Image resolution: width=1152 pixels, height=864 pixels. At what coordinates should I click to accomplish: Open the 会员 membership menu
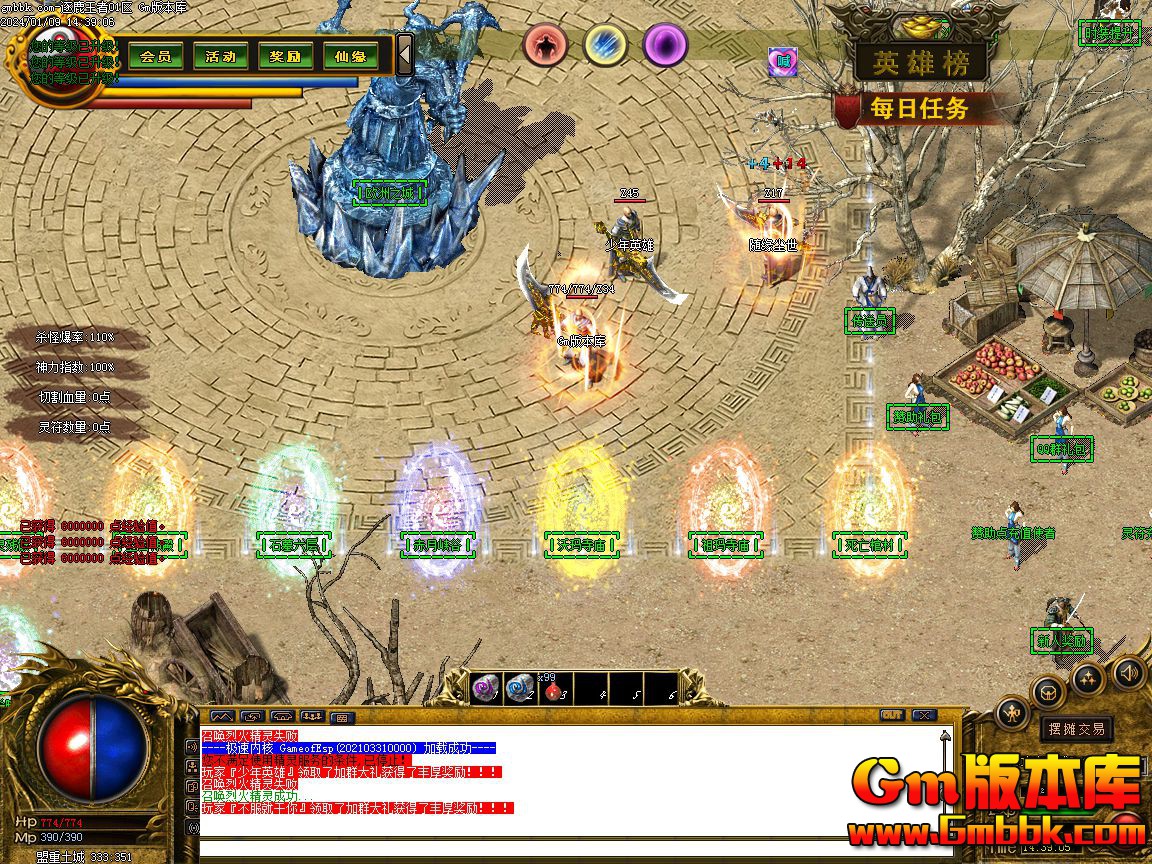coord(155,56)
